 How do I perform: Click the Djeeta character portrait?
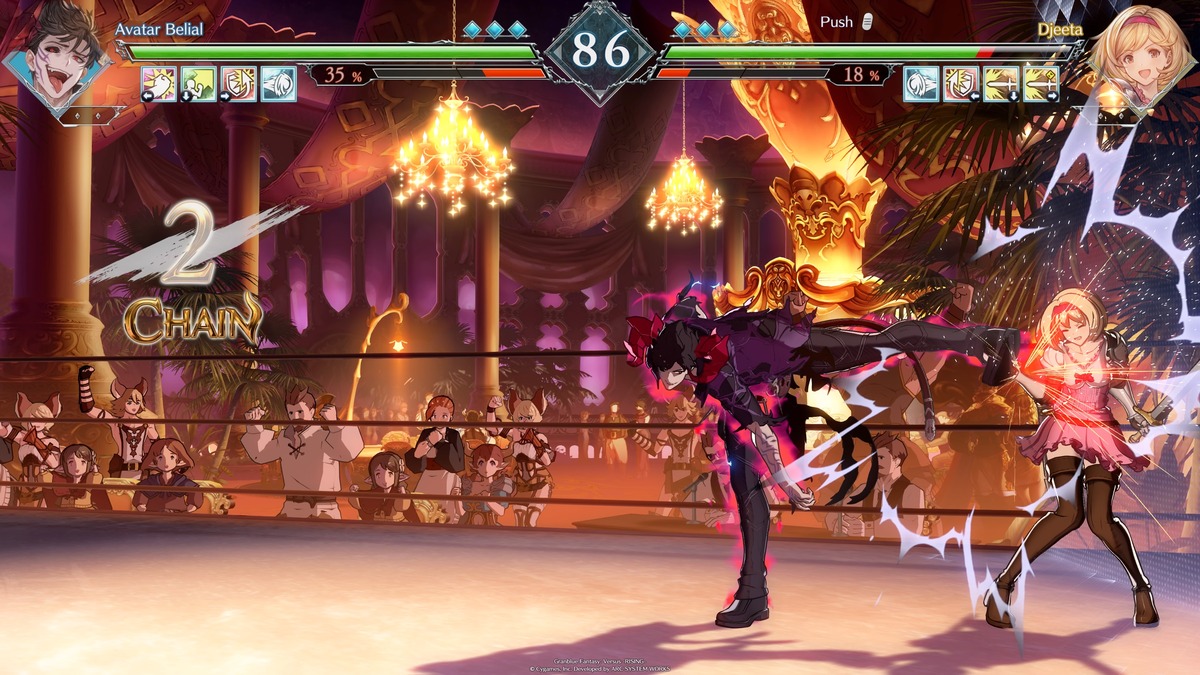click(1140, 52)
